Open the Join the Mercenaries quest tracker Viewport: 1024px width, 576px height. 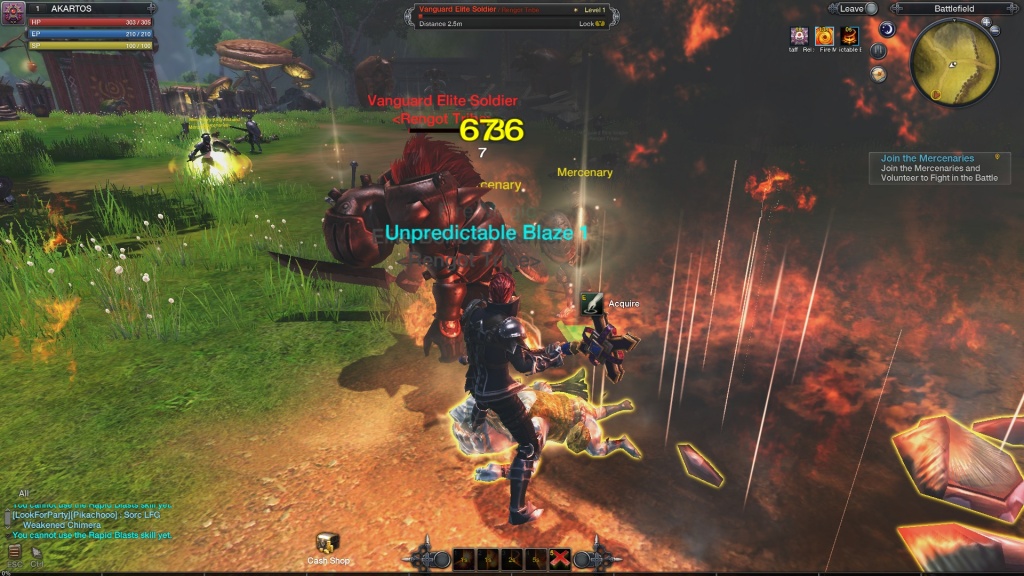938,168
